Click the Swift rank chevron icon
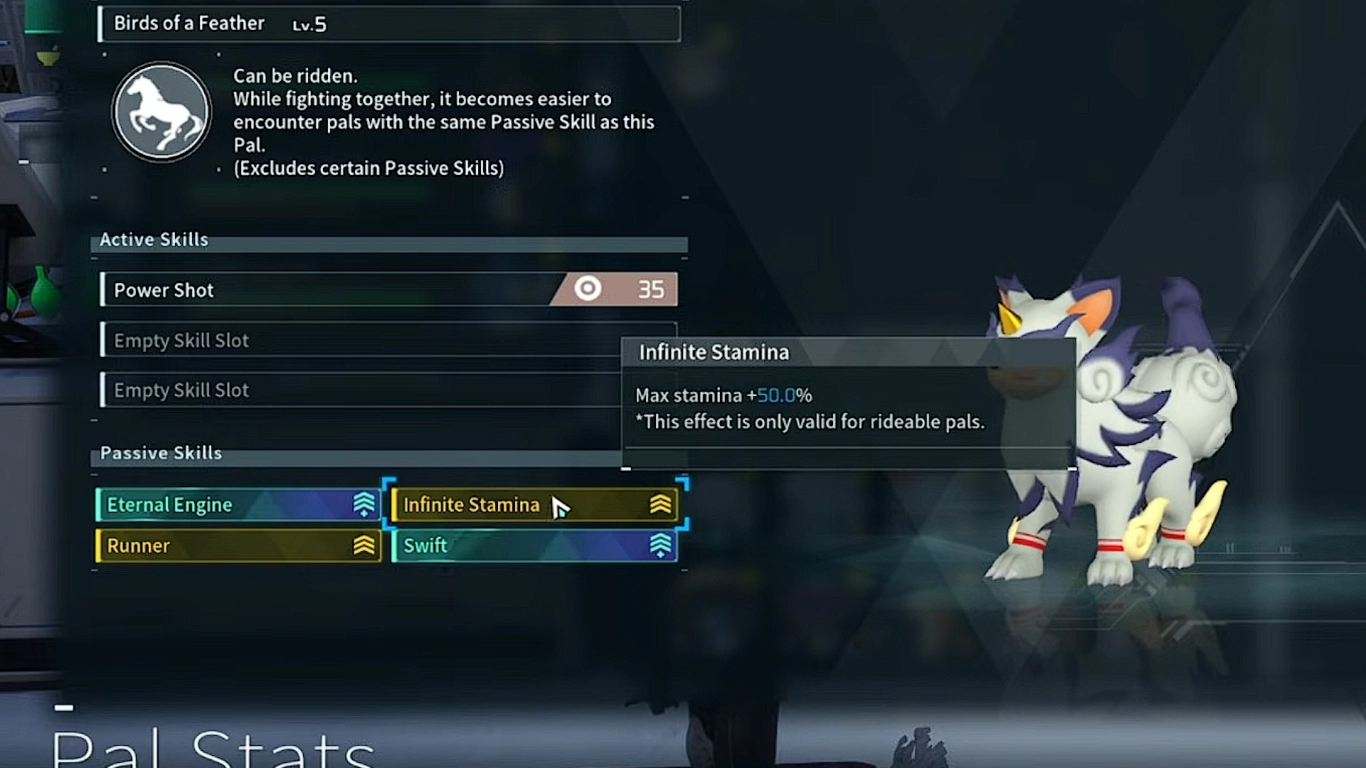Image resolution: width=1366 pixels, height=768 pixels. (x=660, y=545)
